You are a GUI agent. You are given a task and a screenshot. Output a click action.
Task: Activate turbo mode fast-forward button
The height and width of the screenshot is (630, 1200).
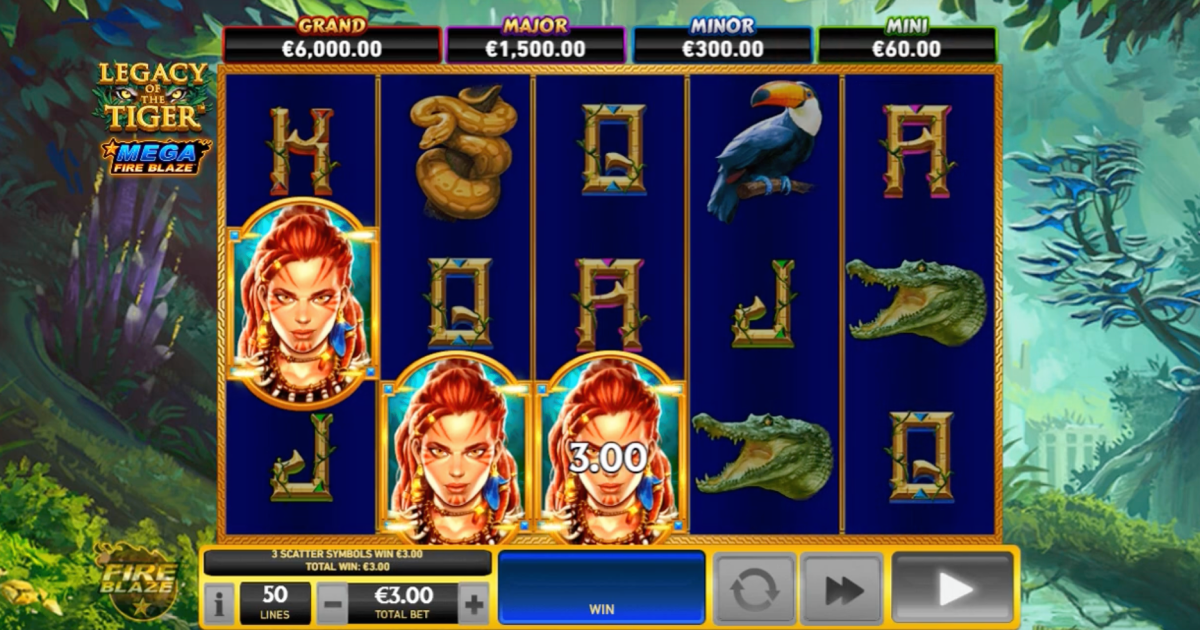[843, 590]
